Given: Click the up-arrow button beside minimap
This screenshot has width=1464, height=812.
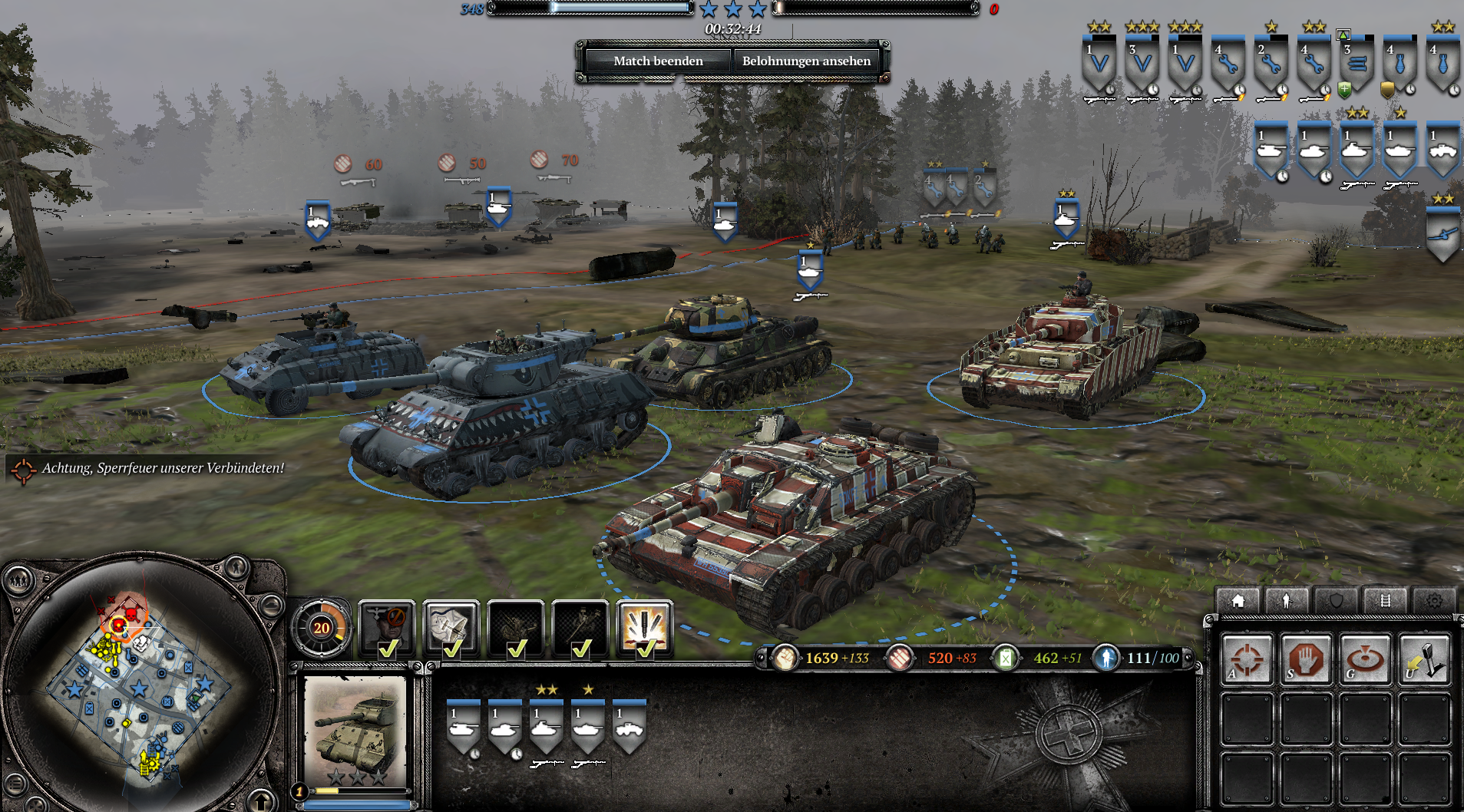Looking at the screenshot, I should tap(261, 801).
